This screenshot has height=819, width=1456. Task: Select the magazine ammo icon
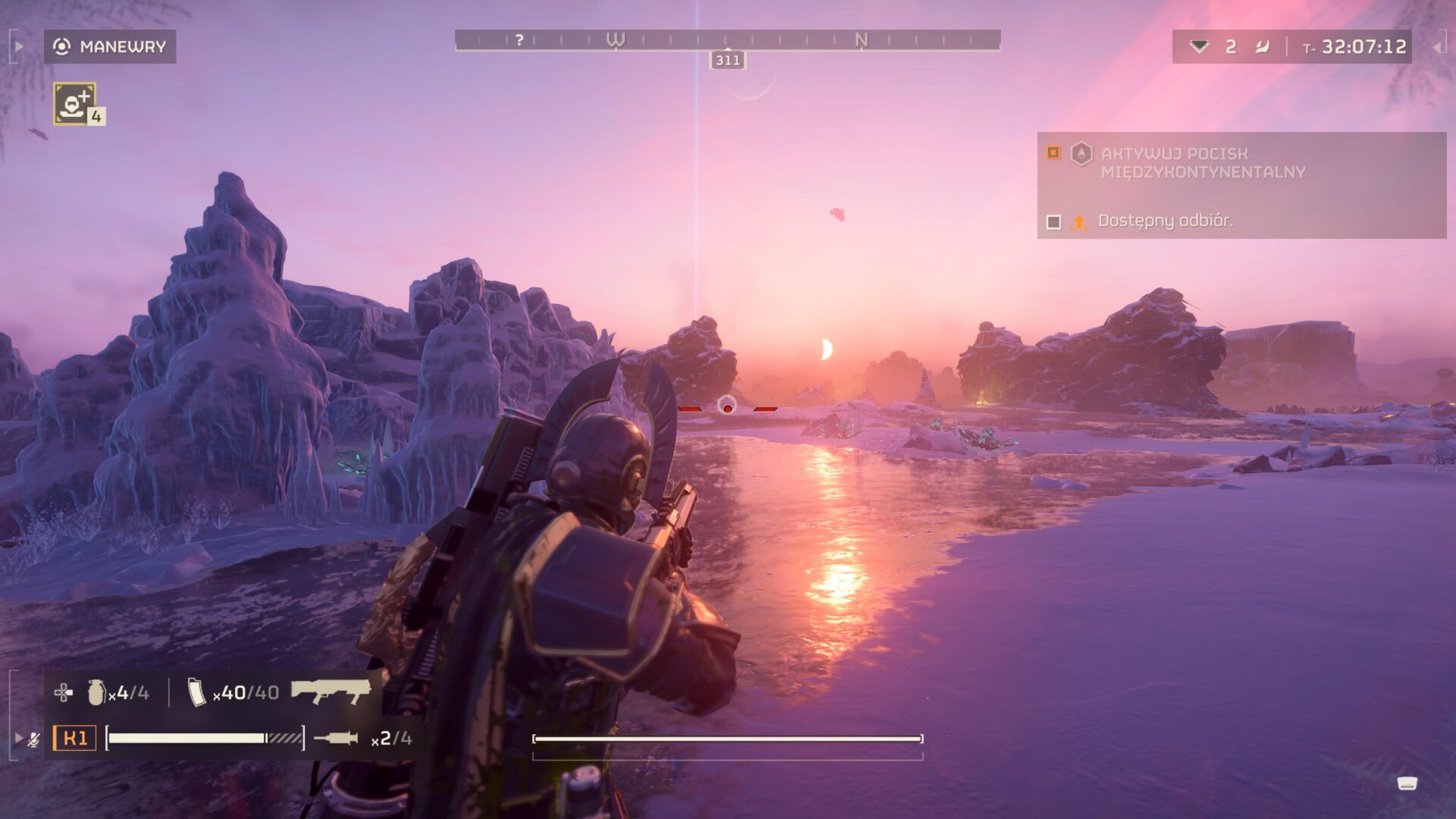click(196, 692)
